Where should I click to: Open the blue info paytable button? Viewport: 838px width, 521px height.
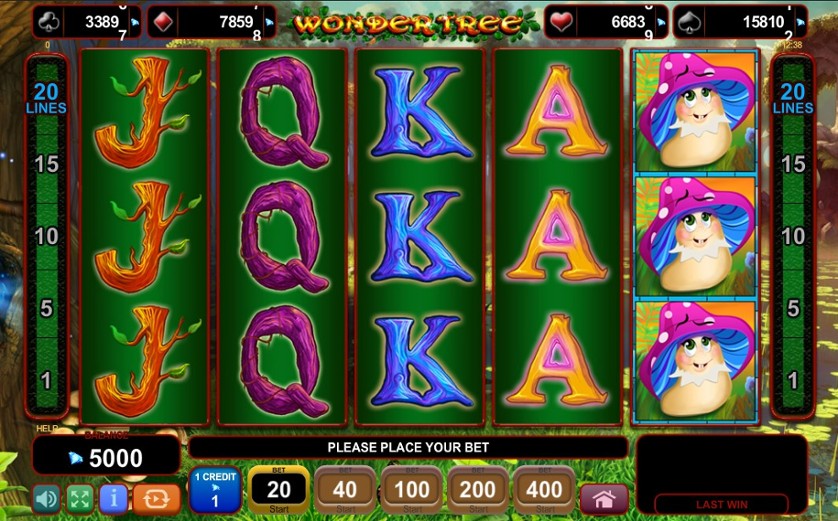pyautogui.click(x=113, y=498)
